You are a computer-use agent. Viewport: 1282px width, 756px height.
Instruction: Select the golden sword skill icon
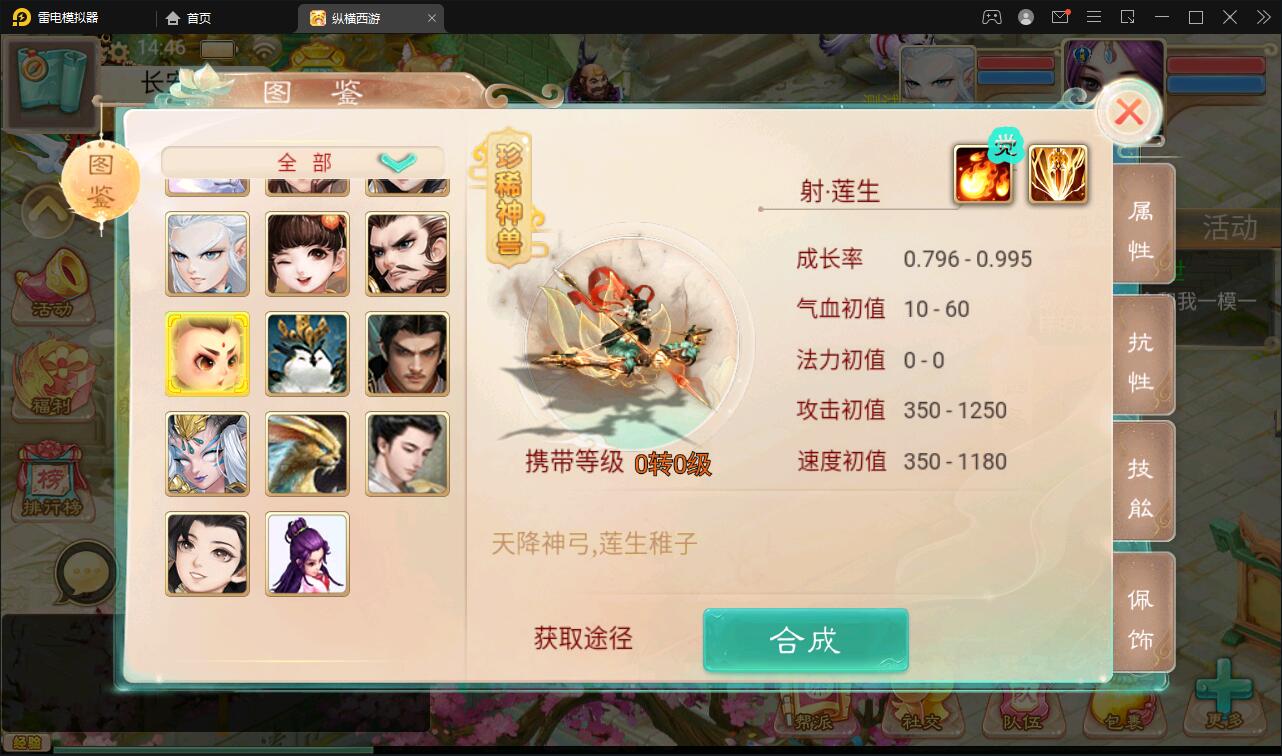pyautogui.click(x=1057, y=174)
